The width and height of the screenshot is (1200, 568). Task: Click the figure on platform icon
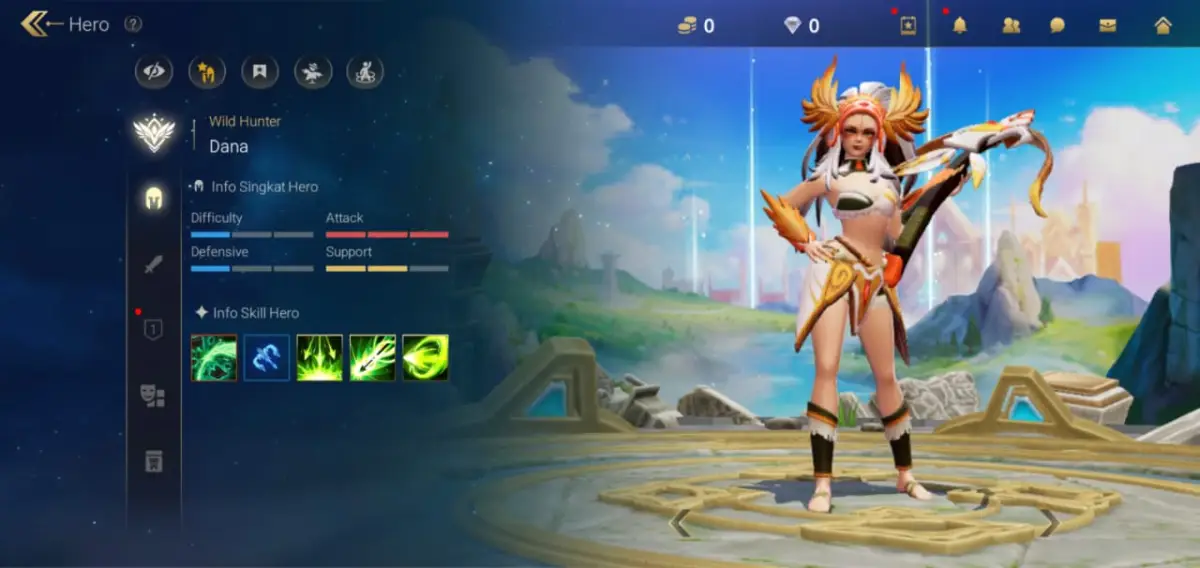pyautogui.click(x=365, y=71)
